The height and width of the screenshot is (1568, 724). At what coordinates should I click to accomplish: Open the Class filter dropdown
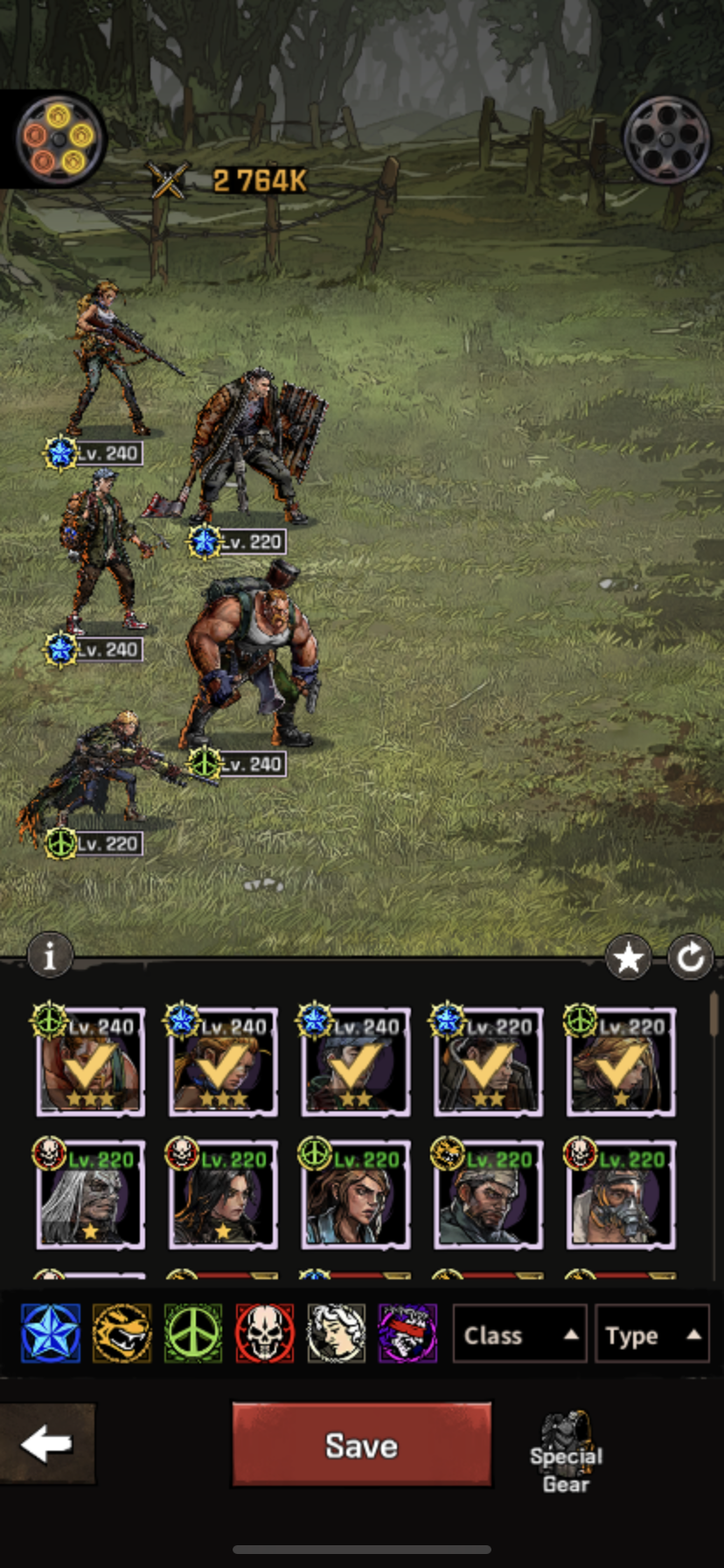coord(519,1334)
